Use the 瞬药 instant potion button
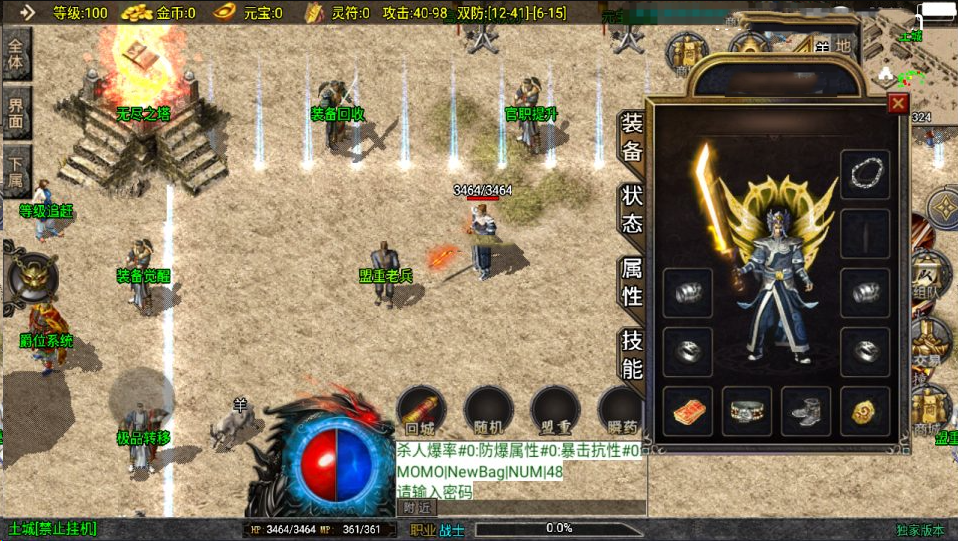The height and width of the screenshot is (541, 958). tap(620, 412)
